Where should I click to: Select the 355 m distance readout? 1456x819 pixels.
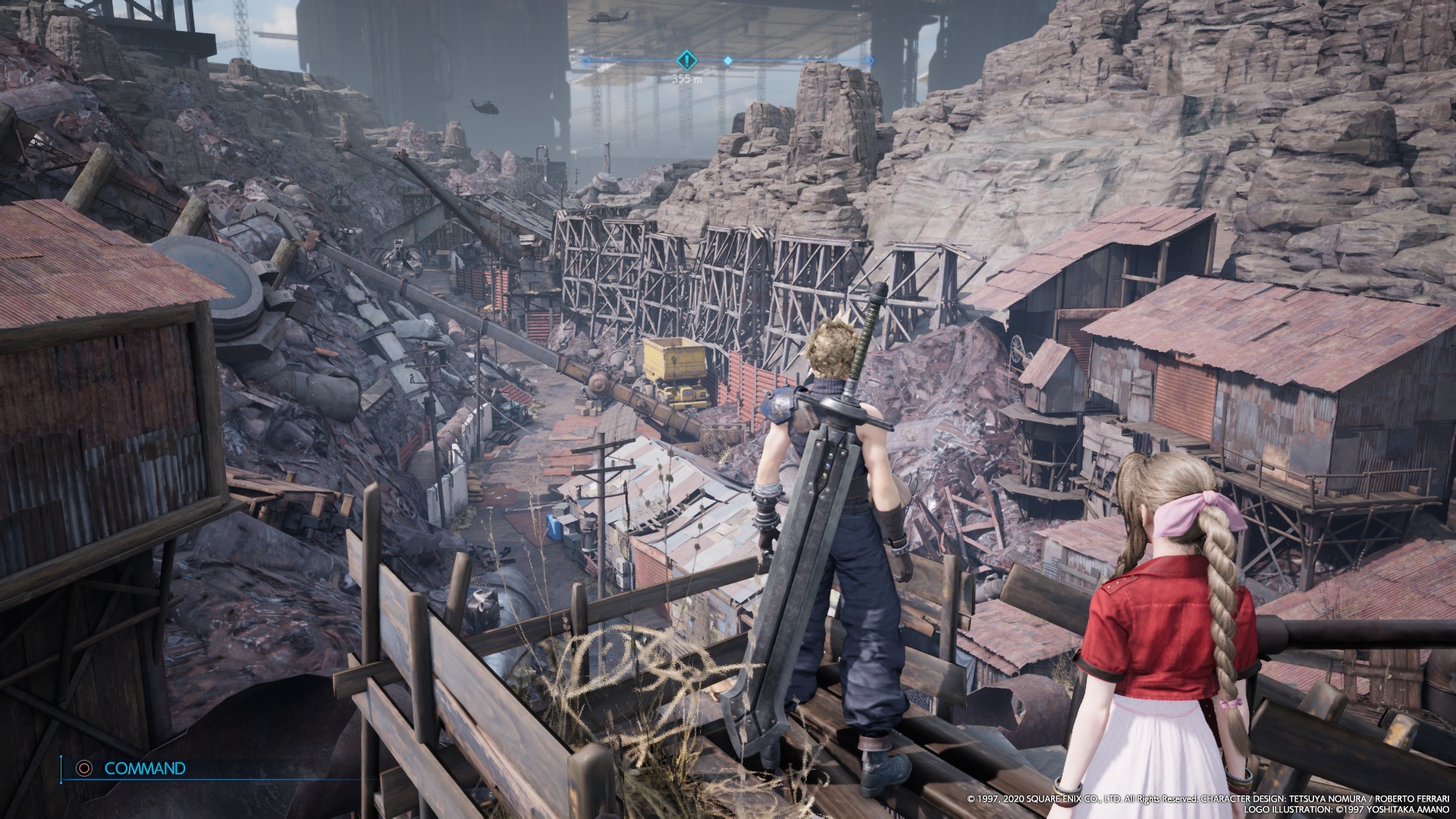[x=687, y=78]
